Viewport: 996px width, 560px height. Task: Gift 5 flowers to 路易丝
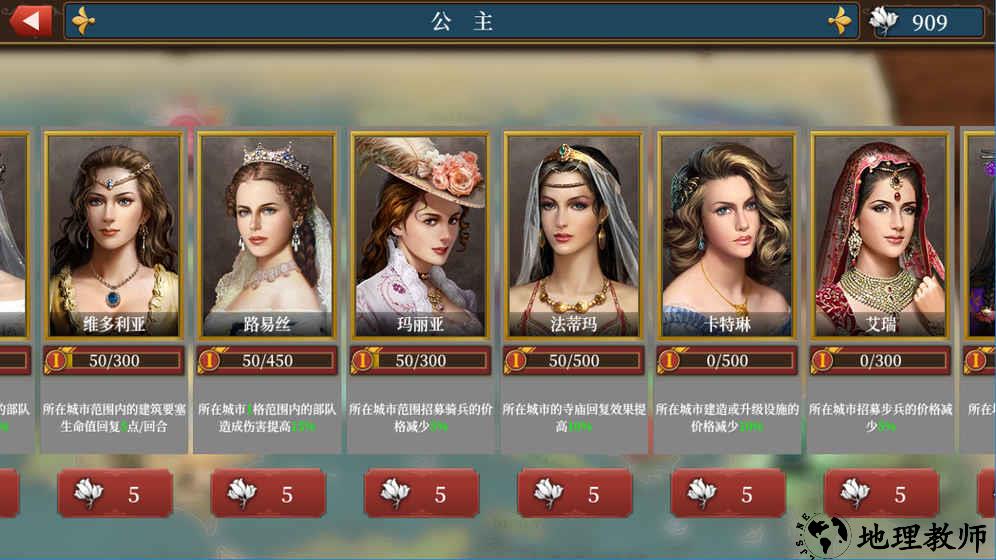tap(268, 494)
